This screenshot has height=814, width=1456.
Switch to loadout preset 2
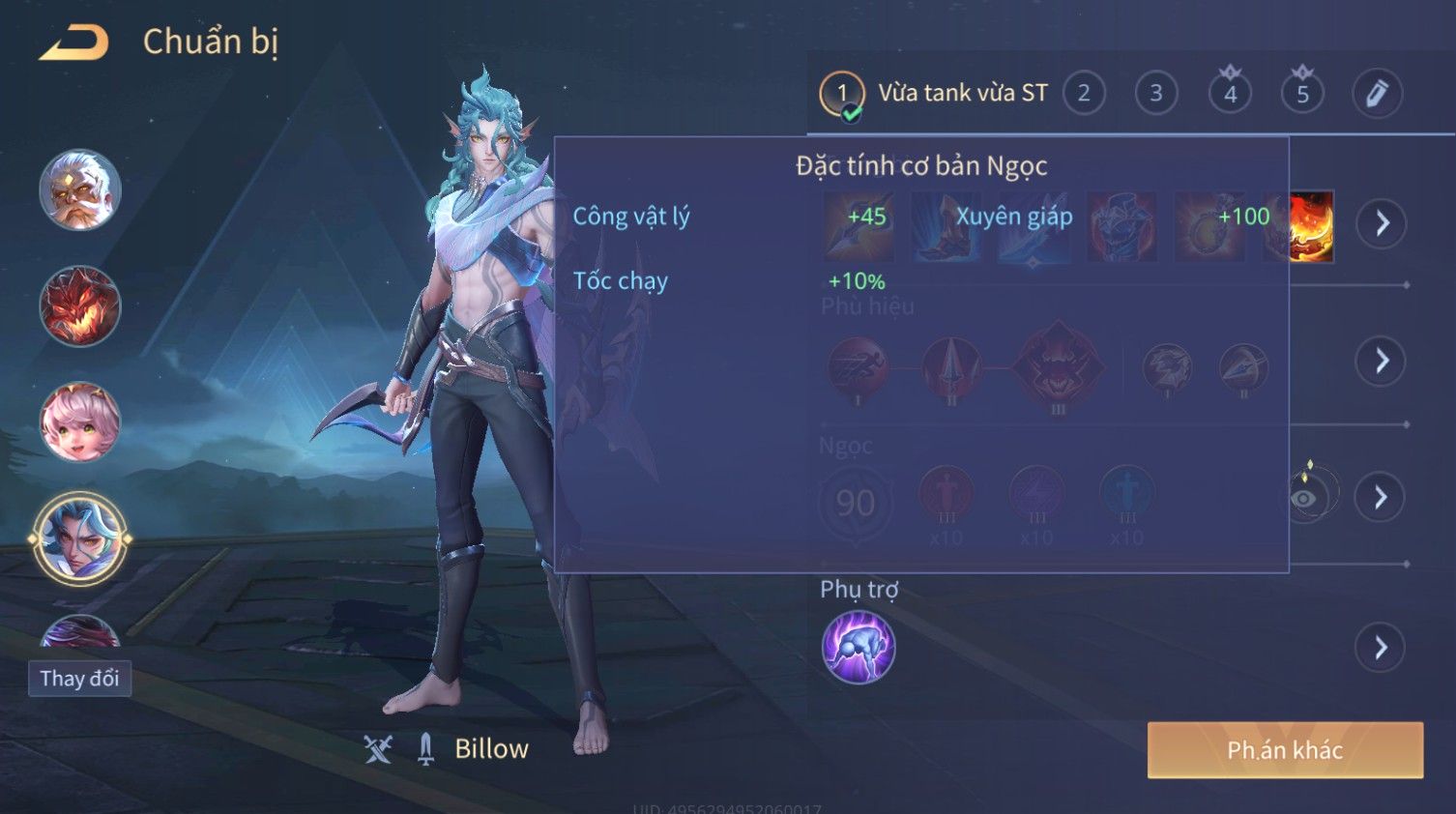pyautogui.click(x=1084, y=94)
